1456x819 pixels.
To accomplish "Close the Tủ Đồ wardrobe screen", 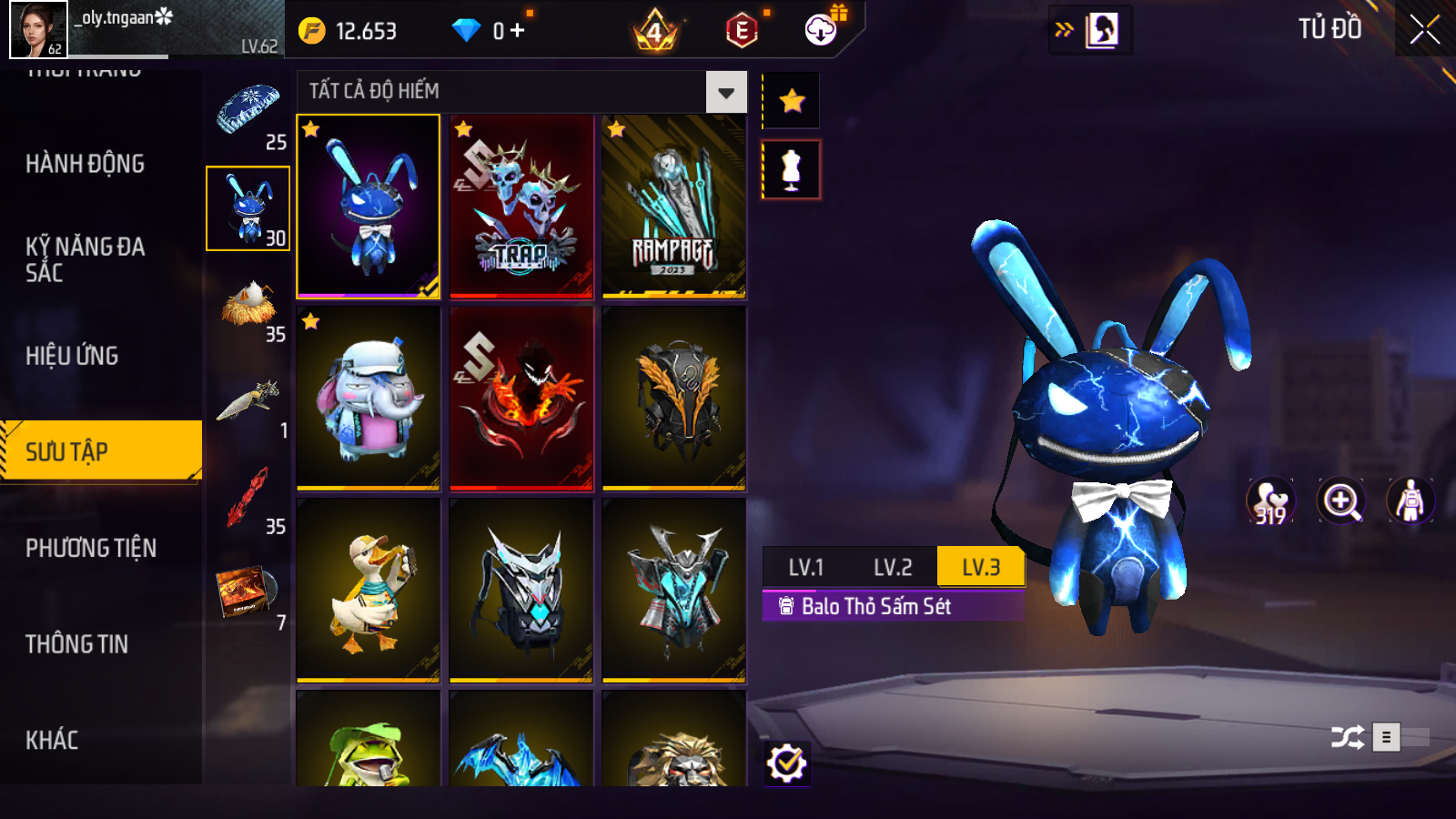I will 1424,30.
